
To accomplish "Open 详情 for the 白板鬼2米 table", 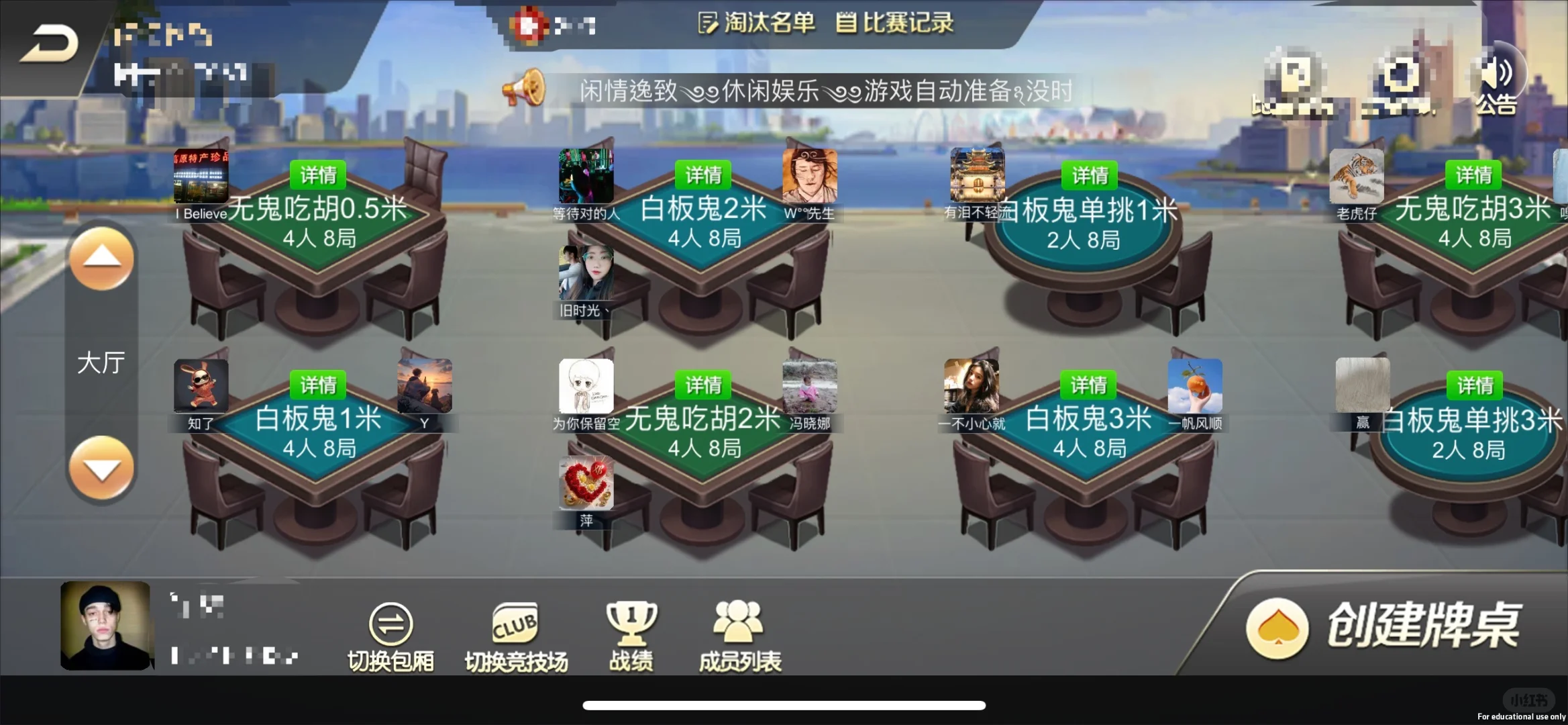I will tap(703, 175).
